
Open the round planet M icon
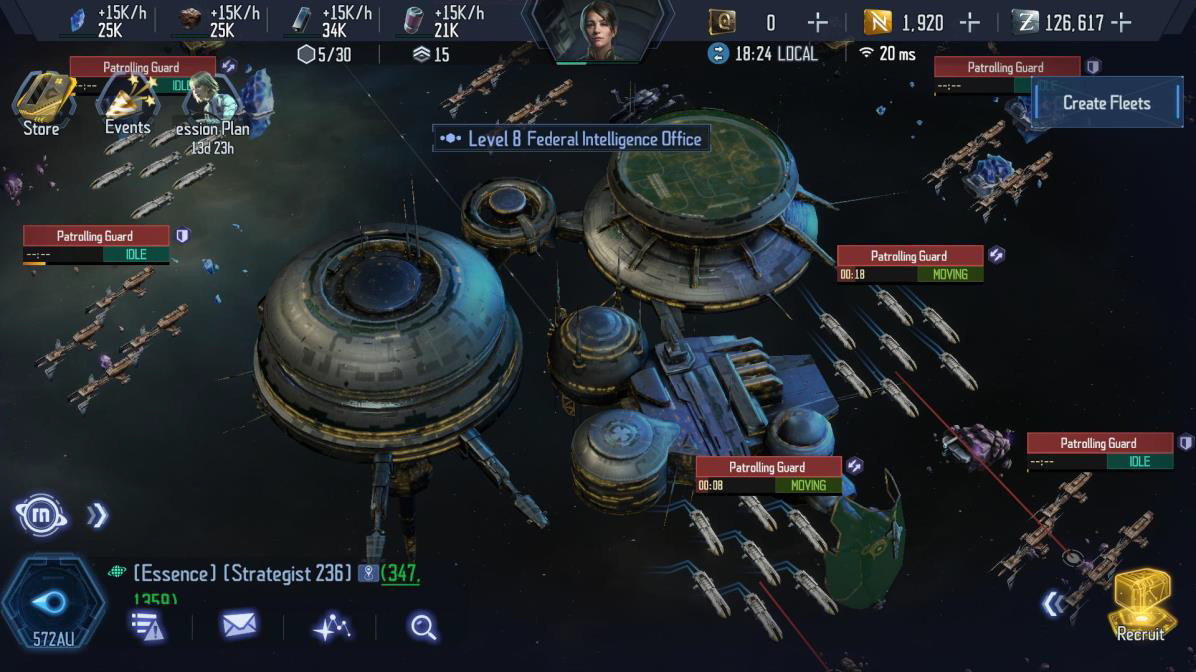coord(41,515)
